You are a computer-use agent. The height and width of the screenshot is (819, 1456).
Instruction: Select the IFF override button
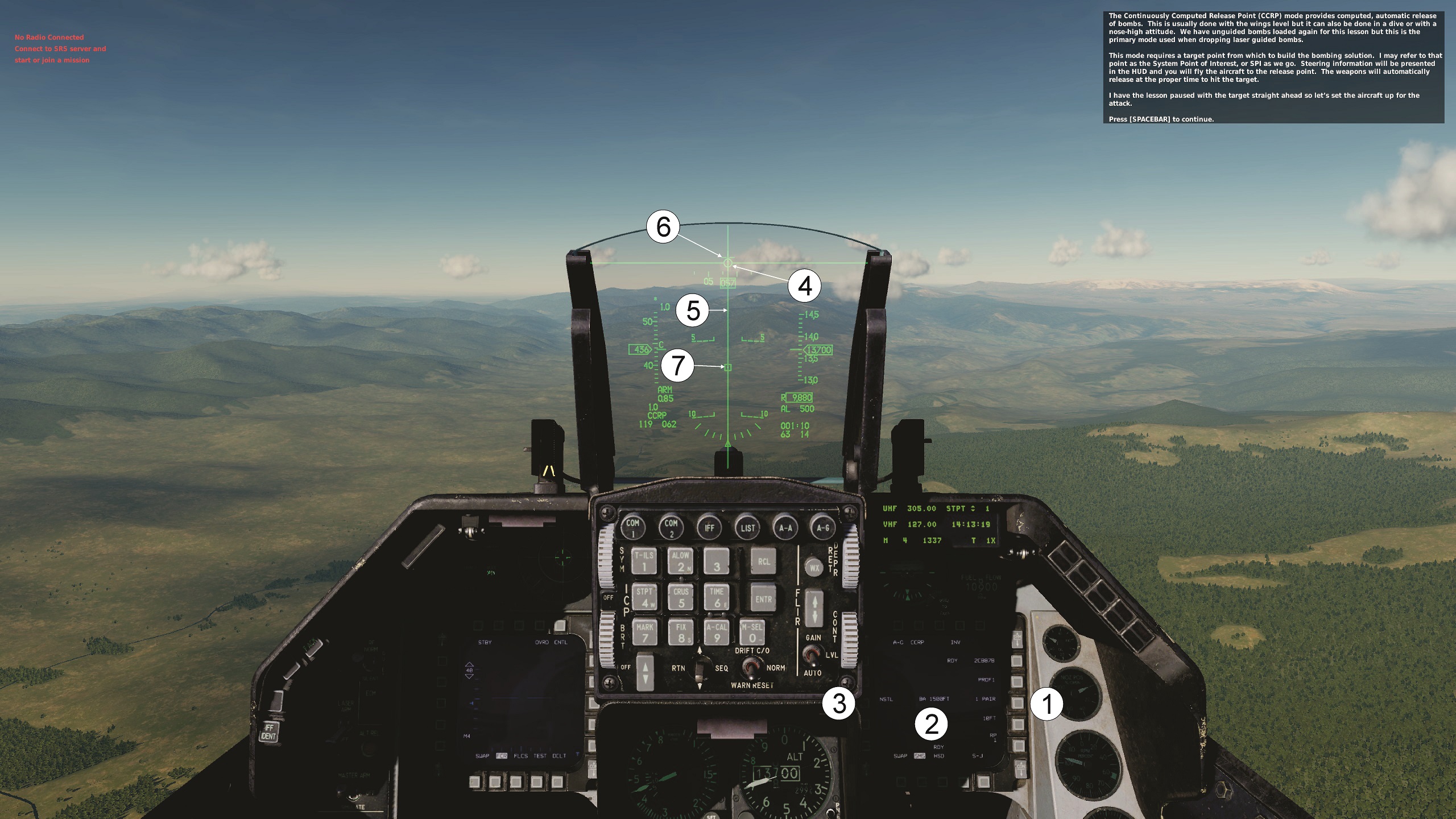[x=709, y=527]
